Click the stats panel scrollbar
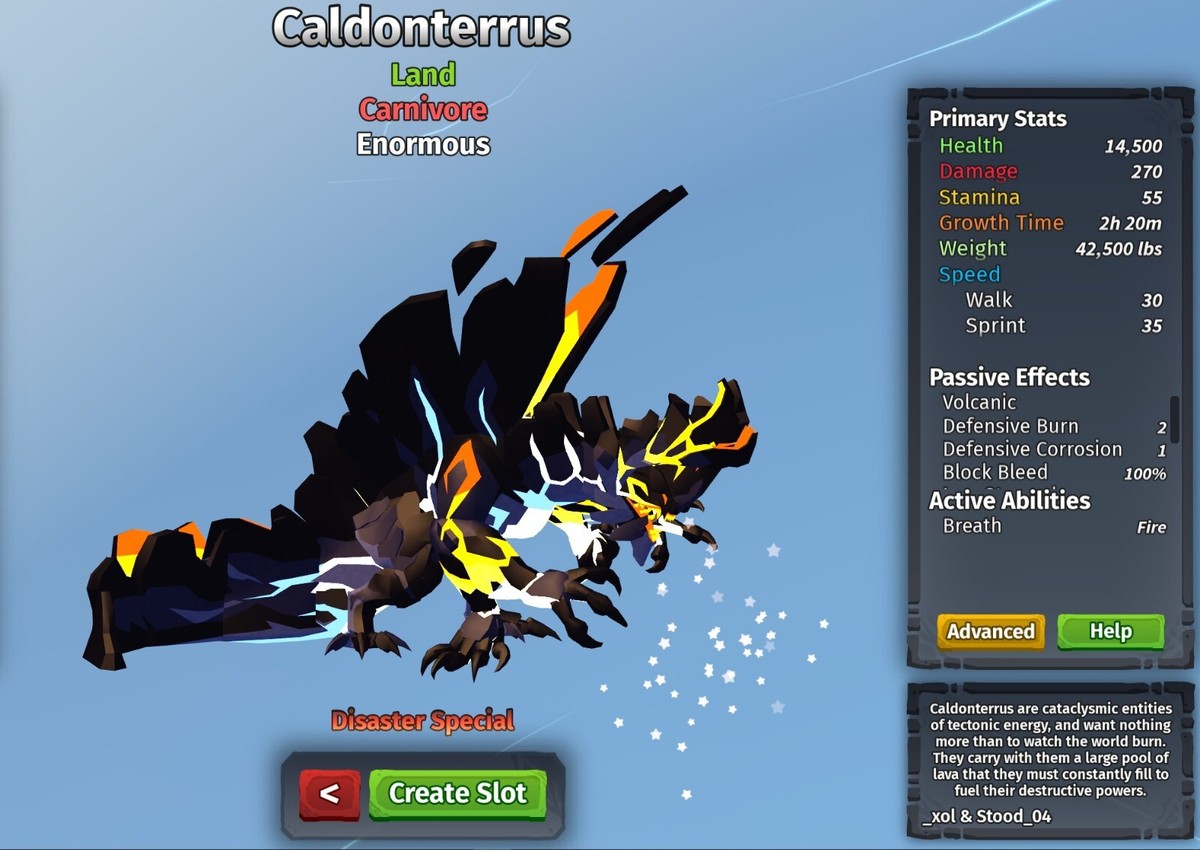Screen dimensions: 1200x850 click(1175, 420)
